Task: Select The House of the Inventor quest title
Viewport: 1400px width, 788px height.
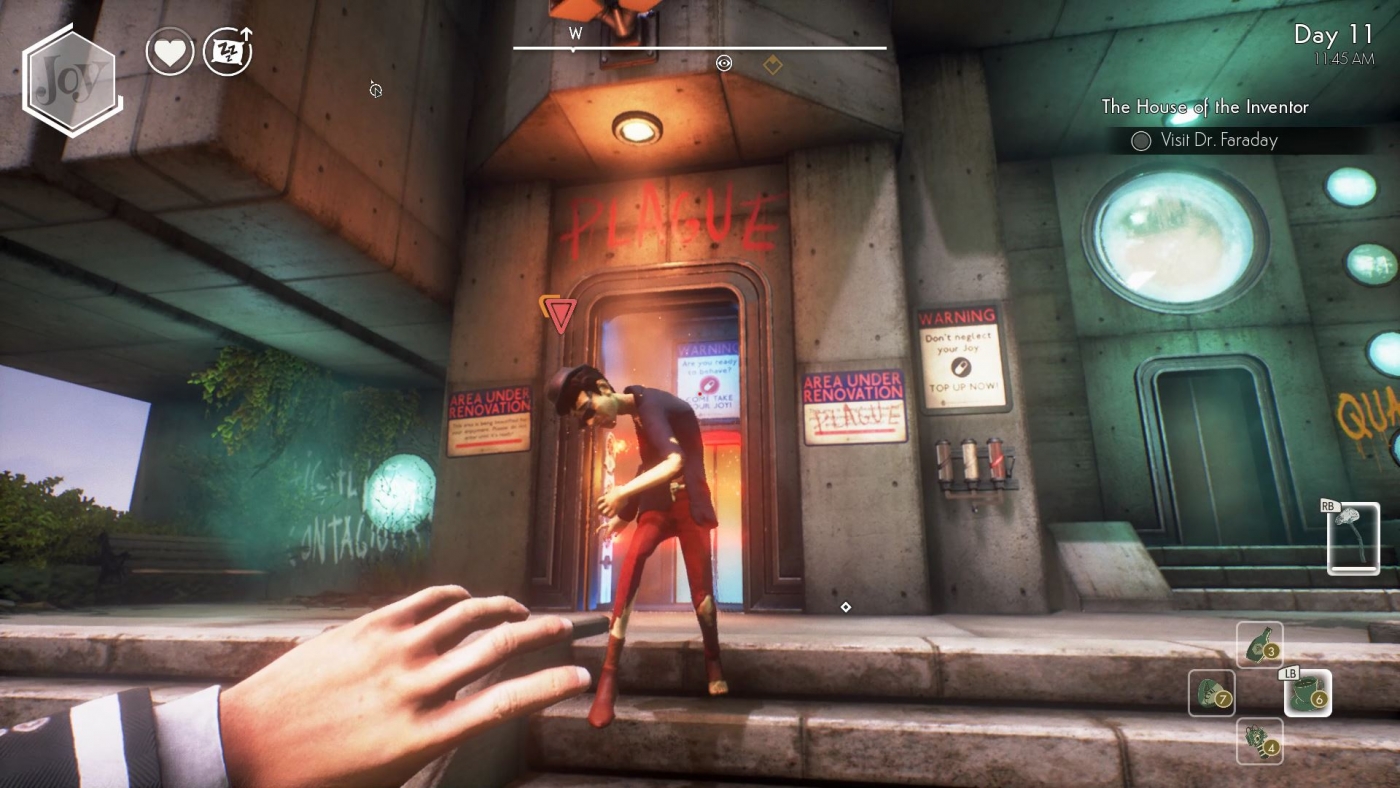Action: pyautogui.click(x=1205, y=107)
